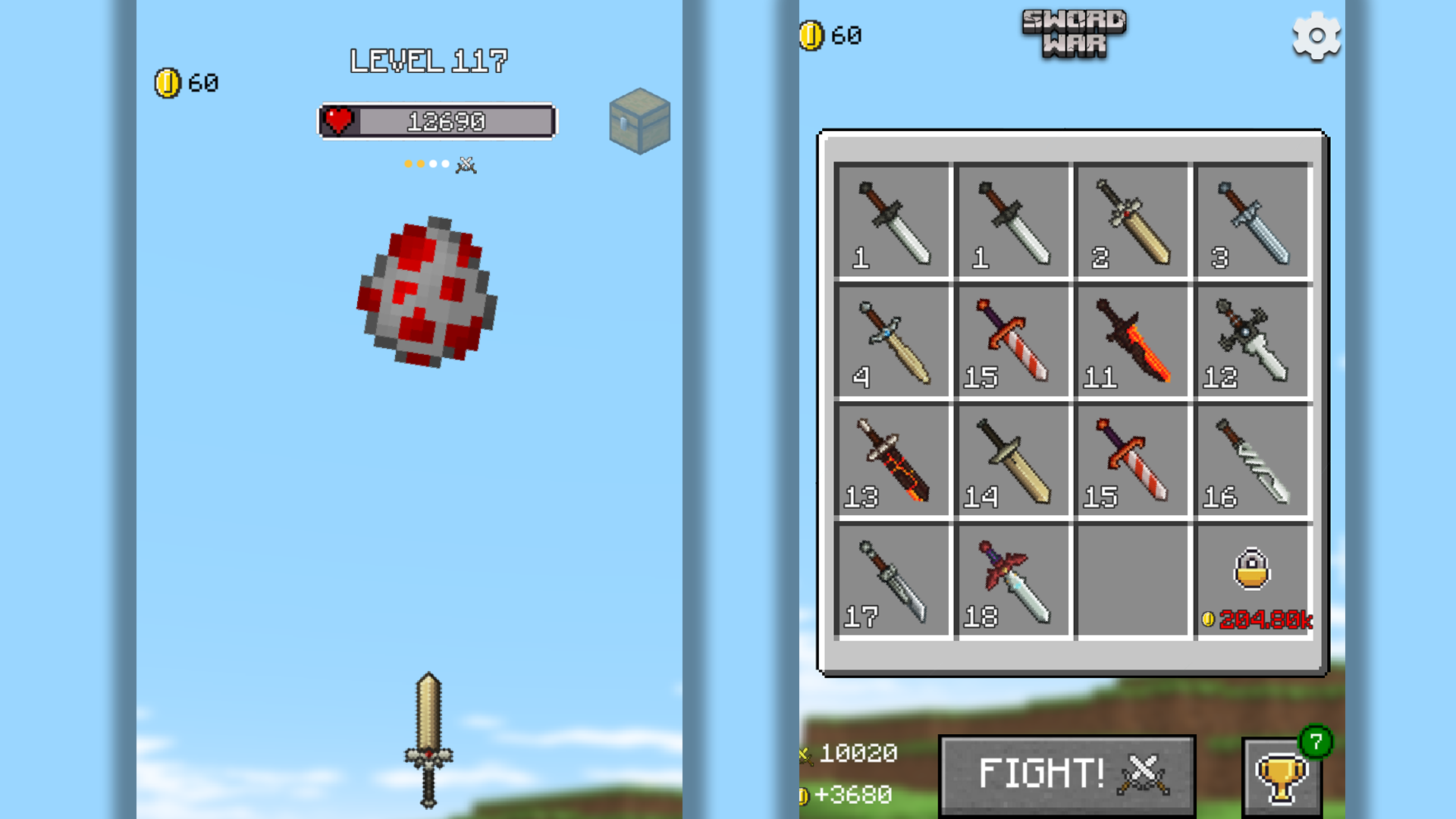This screenshot has width=1456, height=819.
Task: Select the level 2 golden sword
Action: click(1131, 220)
